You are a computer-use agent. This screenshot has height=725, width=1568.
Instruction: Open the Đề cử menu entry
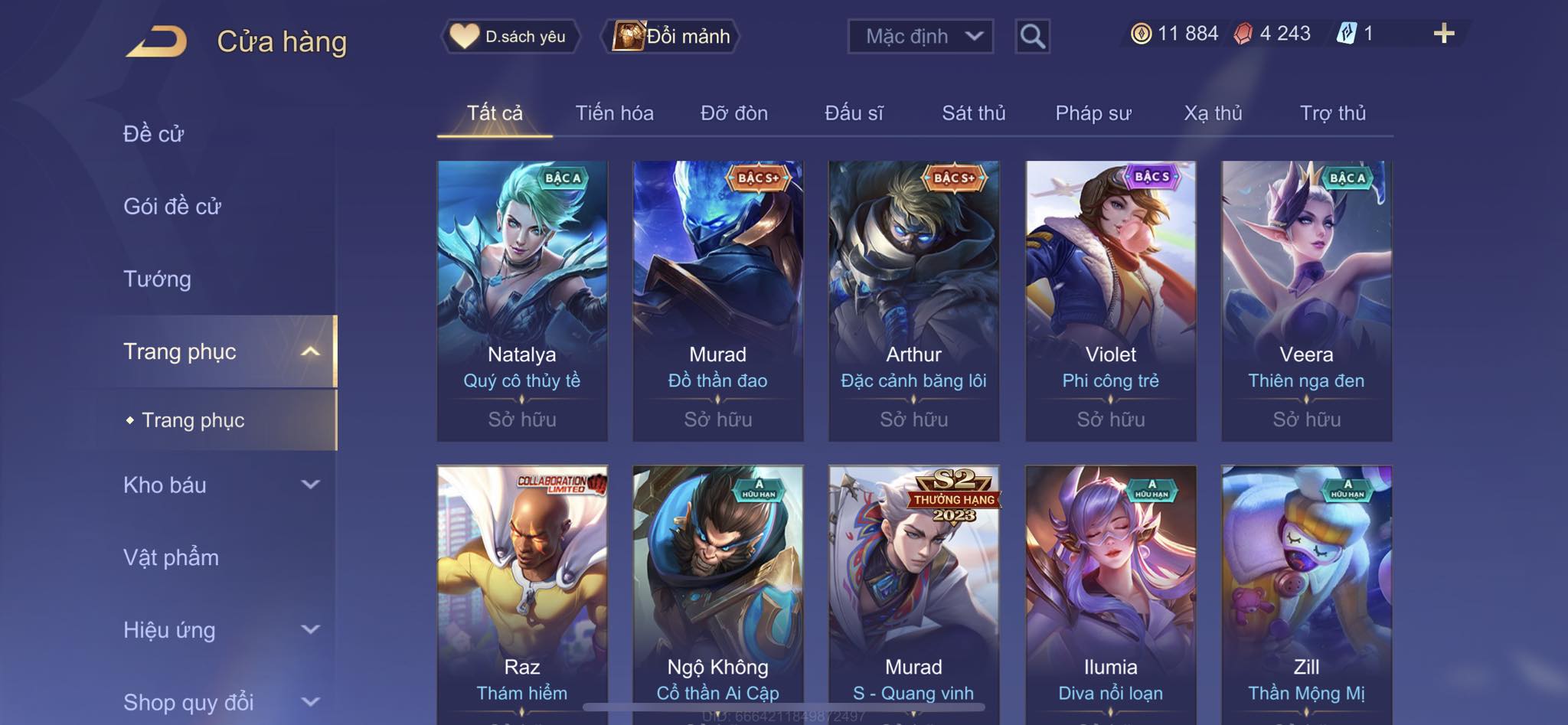tap(154, 134)
